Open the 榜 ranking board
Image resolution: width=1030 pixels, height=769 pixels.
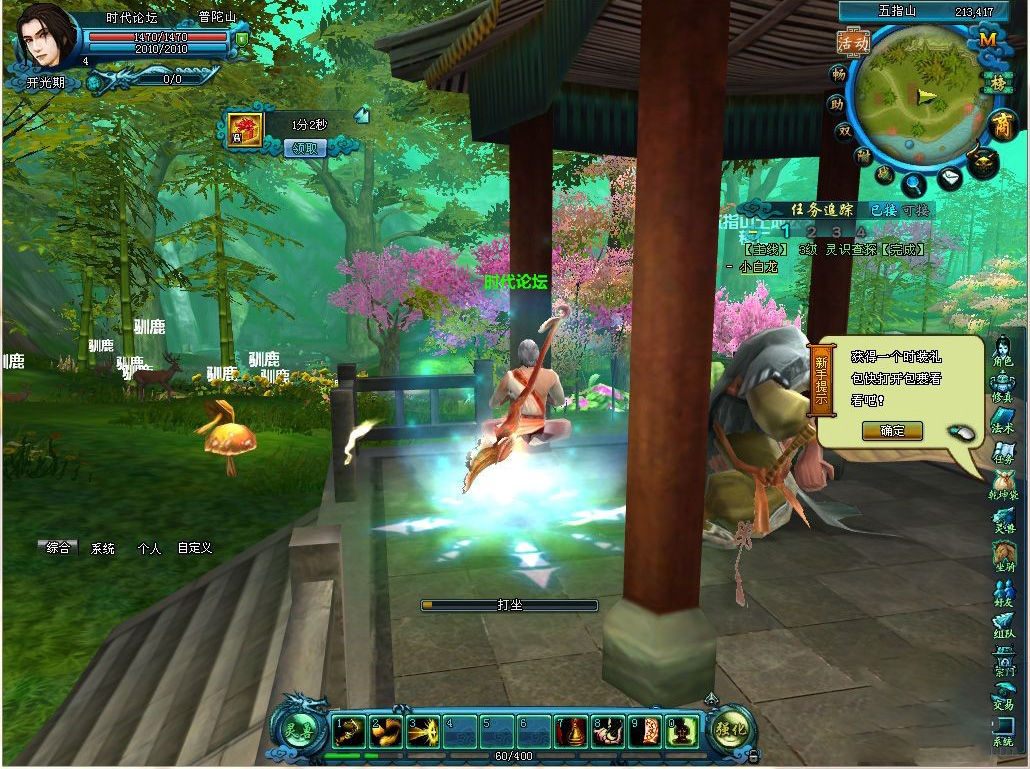997,82
